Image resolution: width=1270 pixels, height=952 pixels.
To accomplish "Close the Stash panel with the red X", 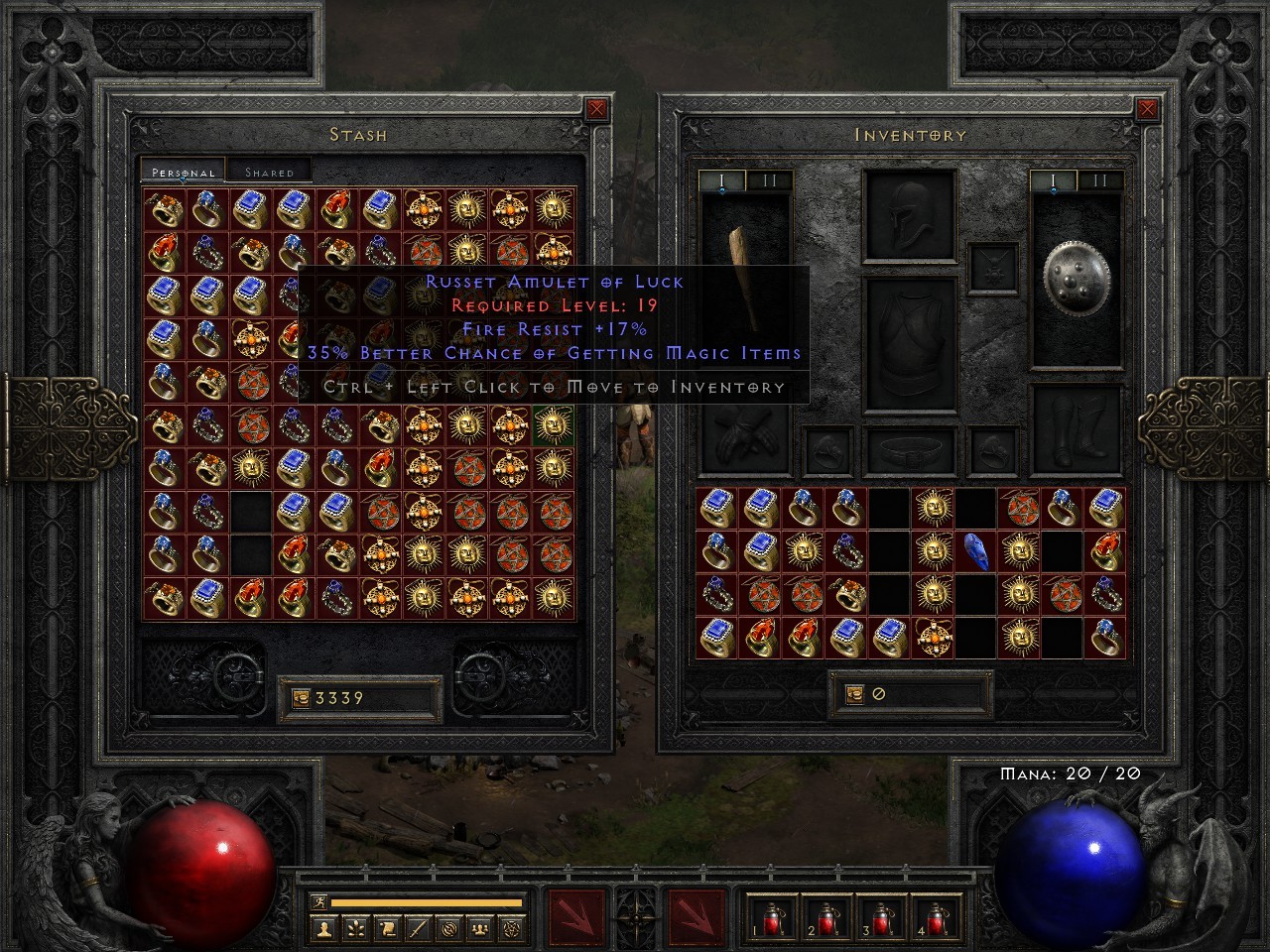I will point(595,108).
